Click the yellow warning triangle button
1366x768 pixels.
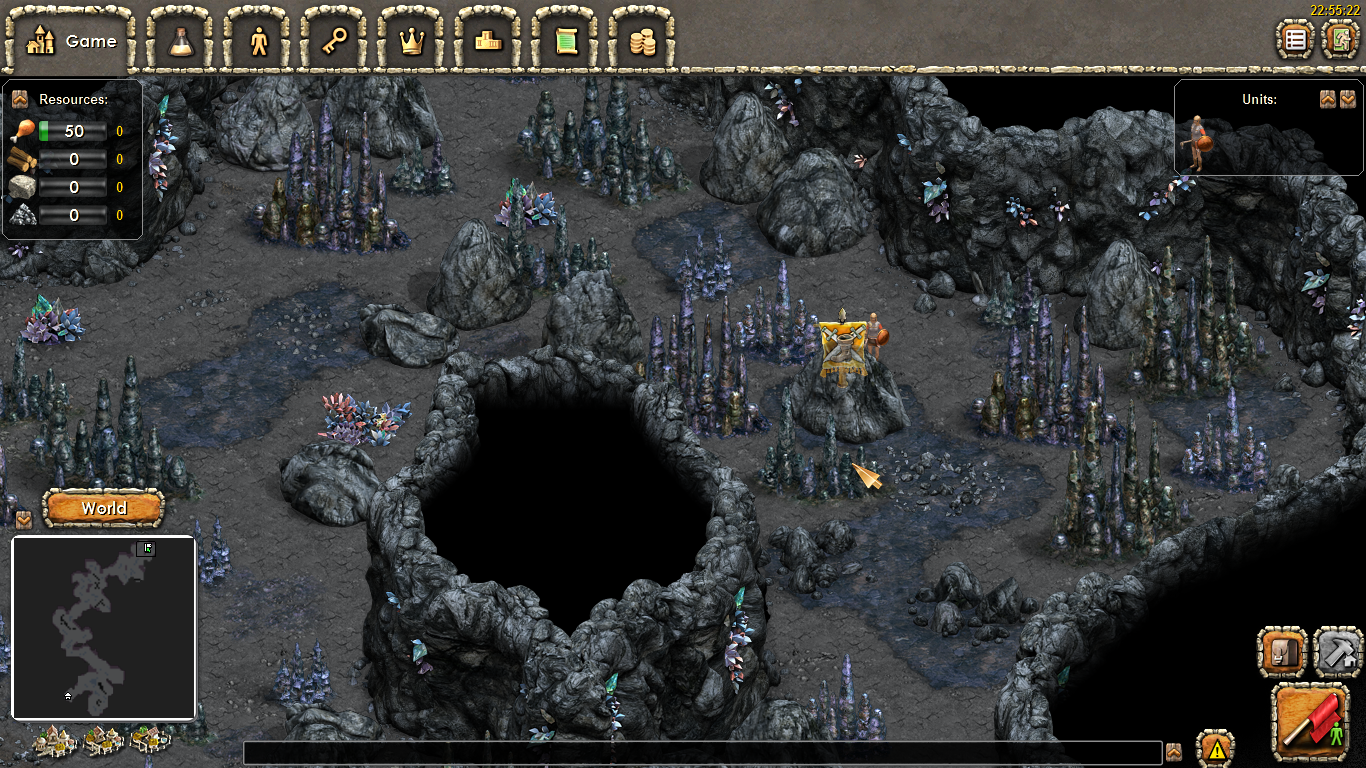point(1216,748)
